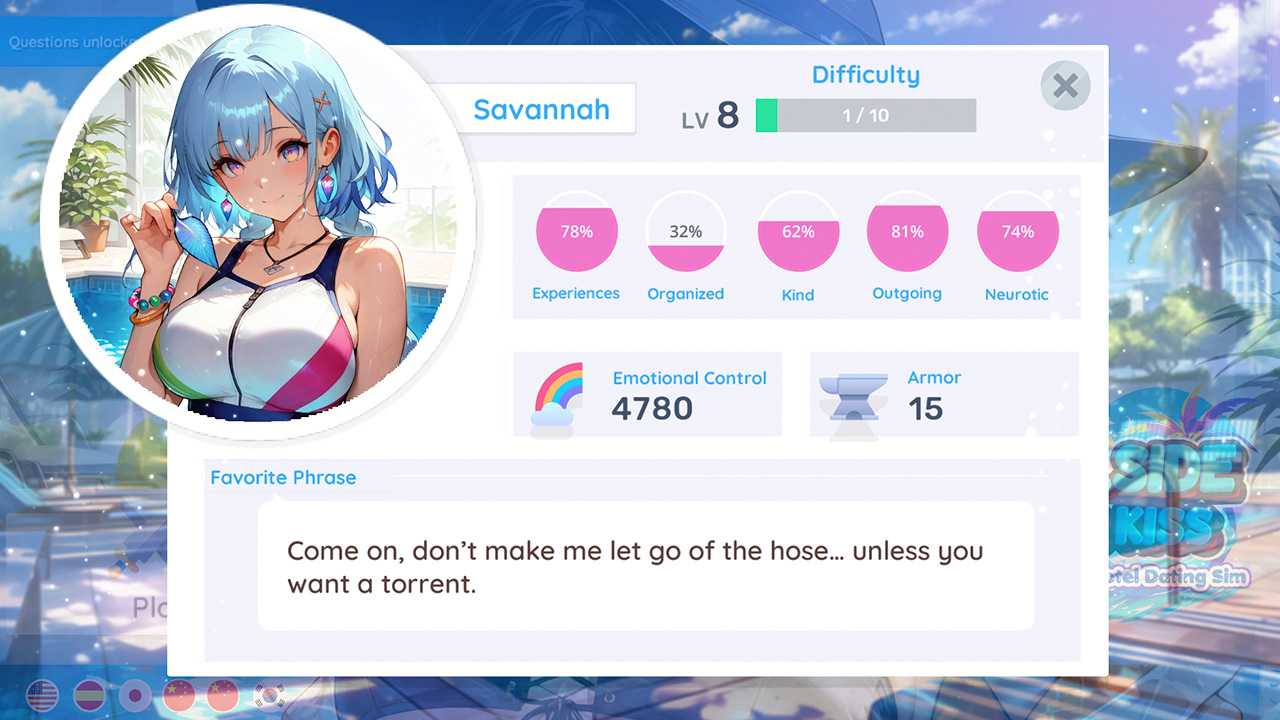Select the Kind 62% stat gauge
1280x720 pixels.
click(x=797, y=232)
